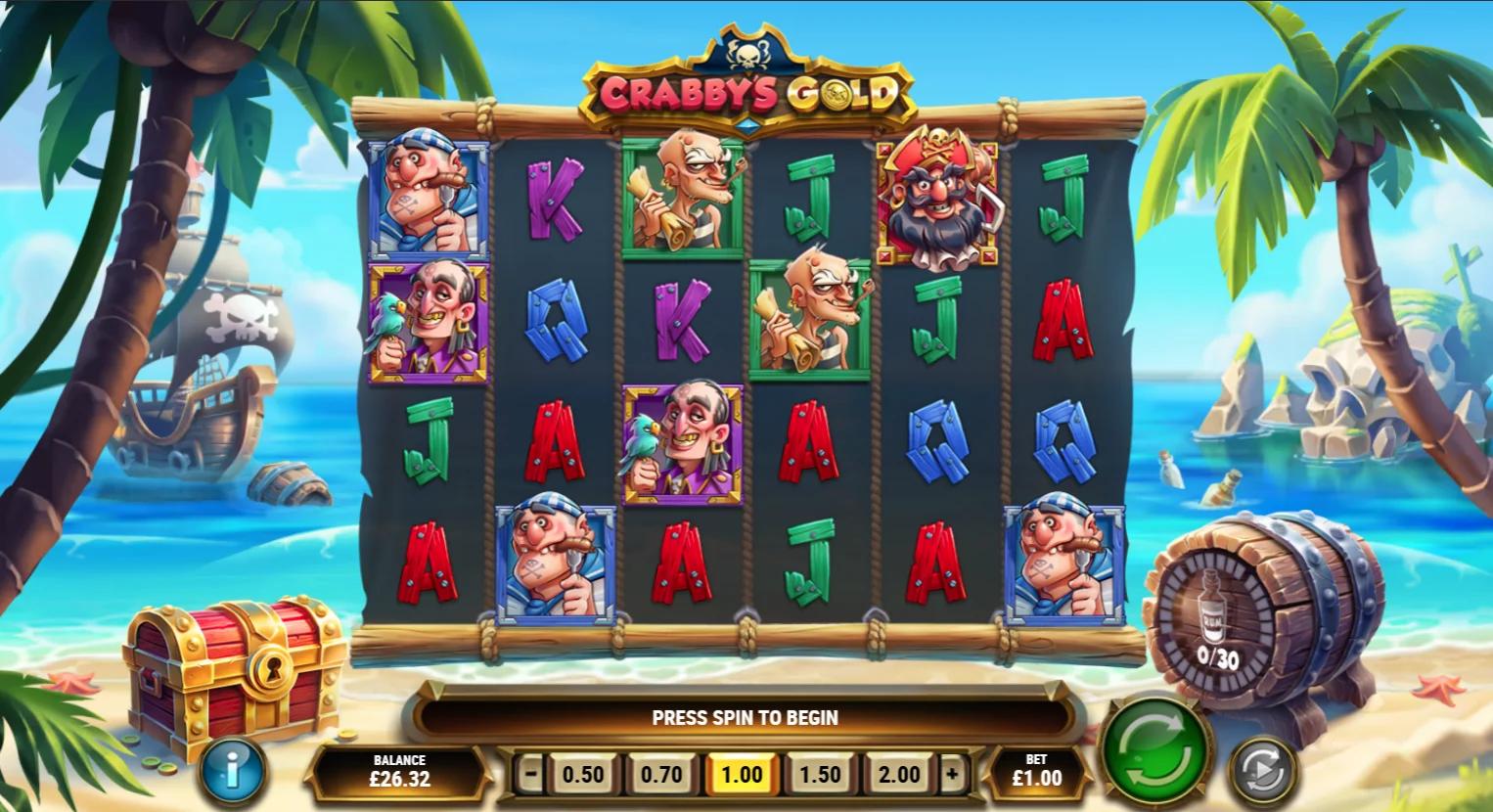1493x812 pixels.
Task: Confirm the highlighted 1.00 bet chip
Action: 743,773
